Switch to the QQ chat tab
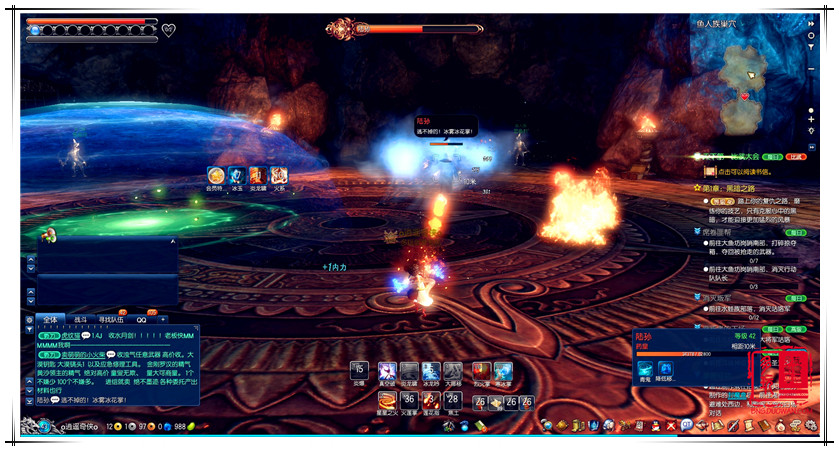The width and height of the screenshot is (839, 451). pos(141,319)
